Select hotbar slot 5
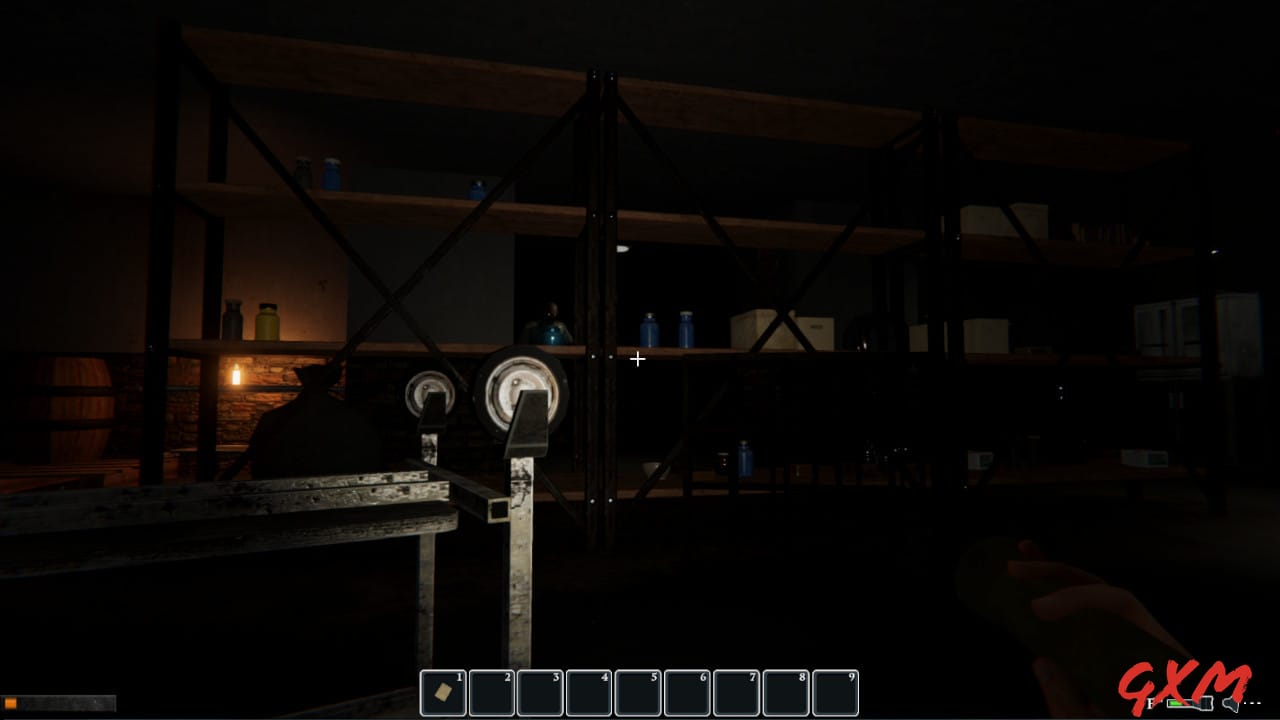1280x720 pixels. (x=638, y=692)
